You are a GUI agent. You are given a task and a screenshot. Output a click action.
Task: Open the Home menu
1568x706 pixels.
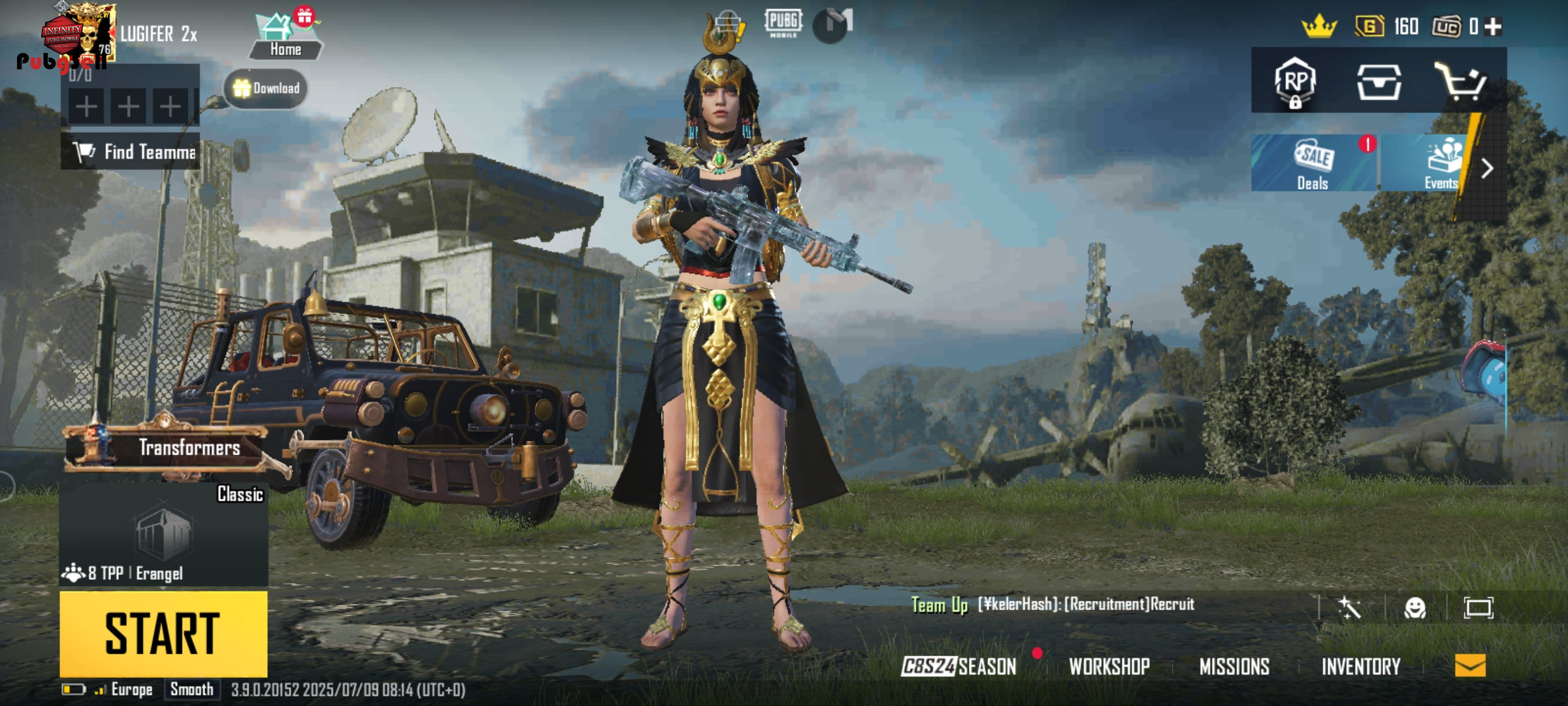point(286,37)
